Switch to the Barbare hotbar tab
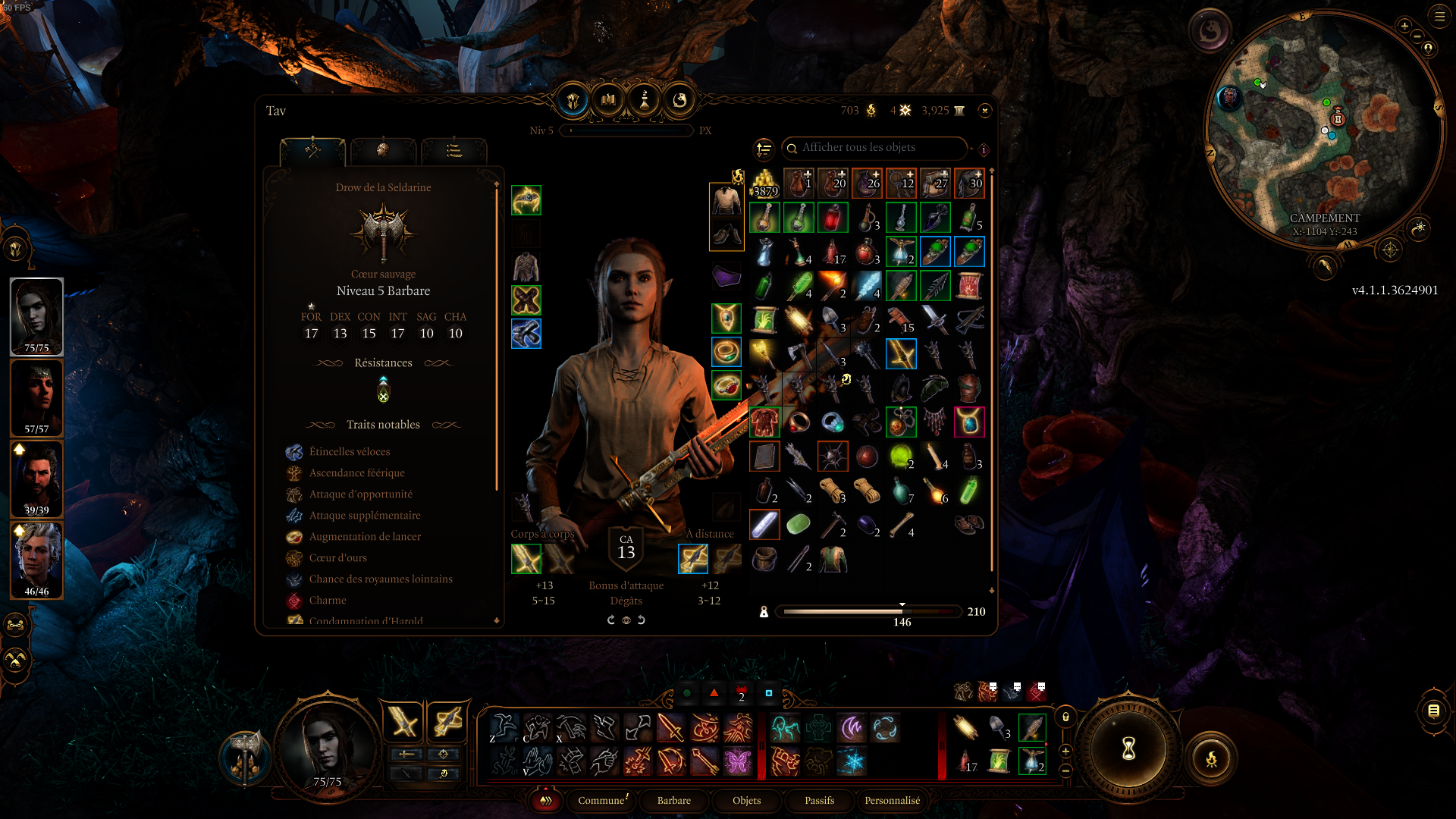The image size is (1456, 819). pyautogui.click(x=673, y=801)
